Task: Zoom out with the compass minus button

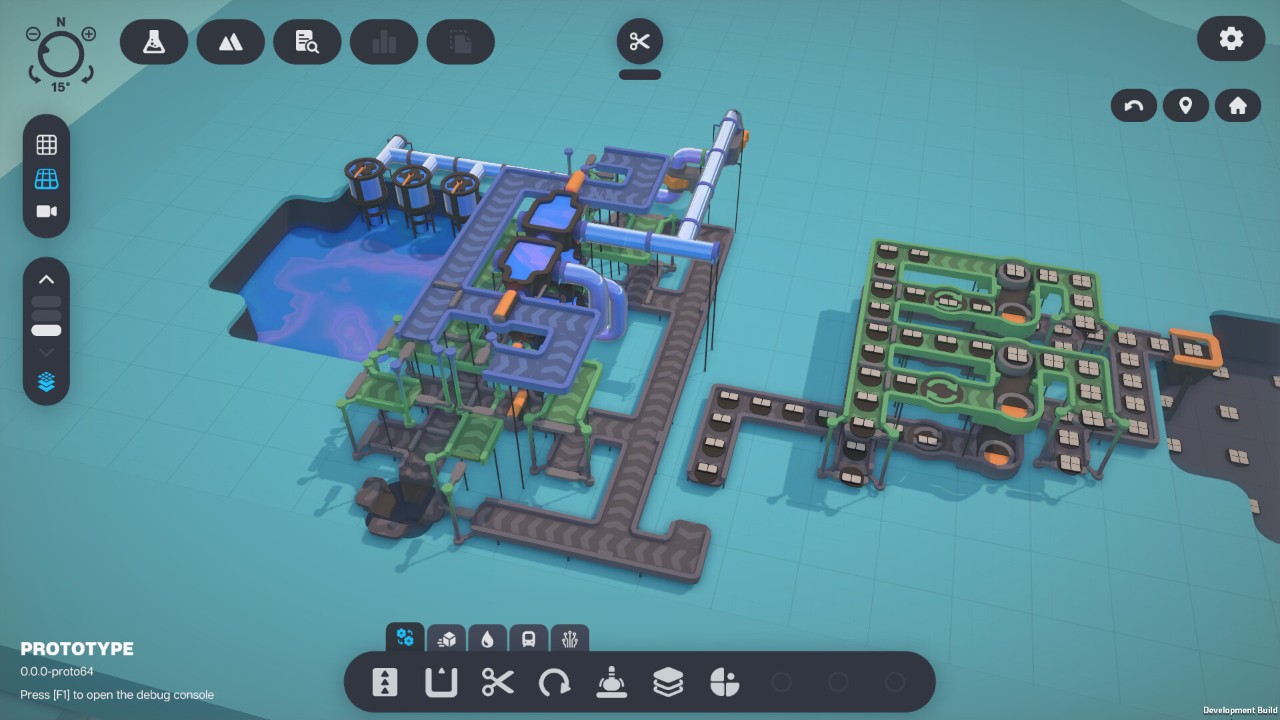Action: pos(33,34)
